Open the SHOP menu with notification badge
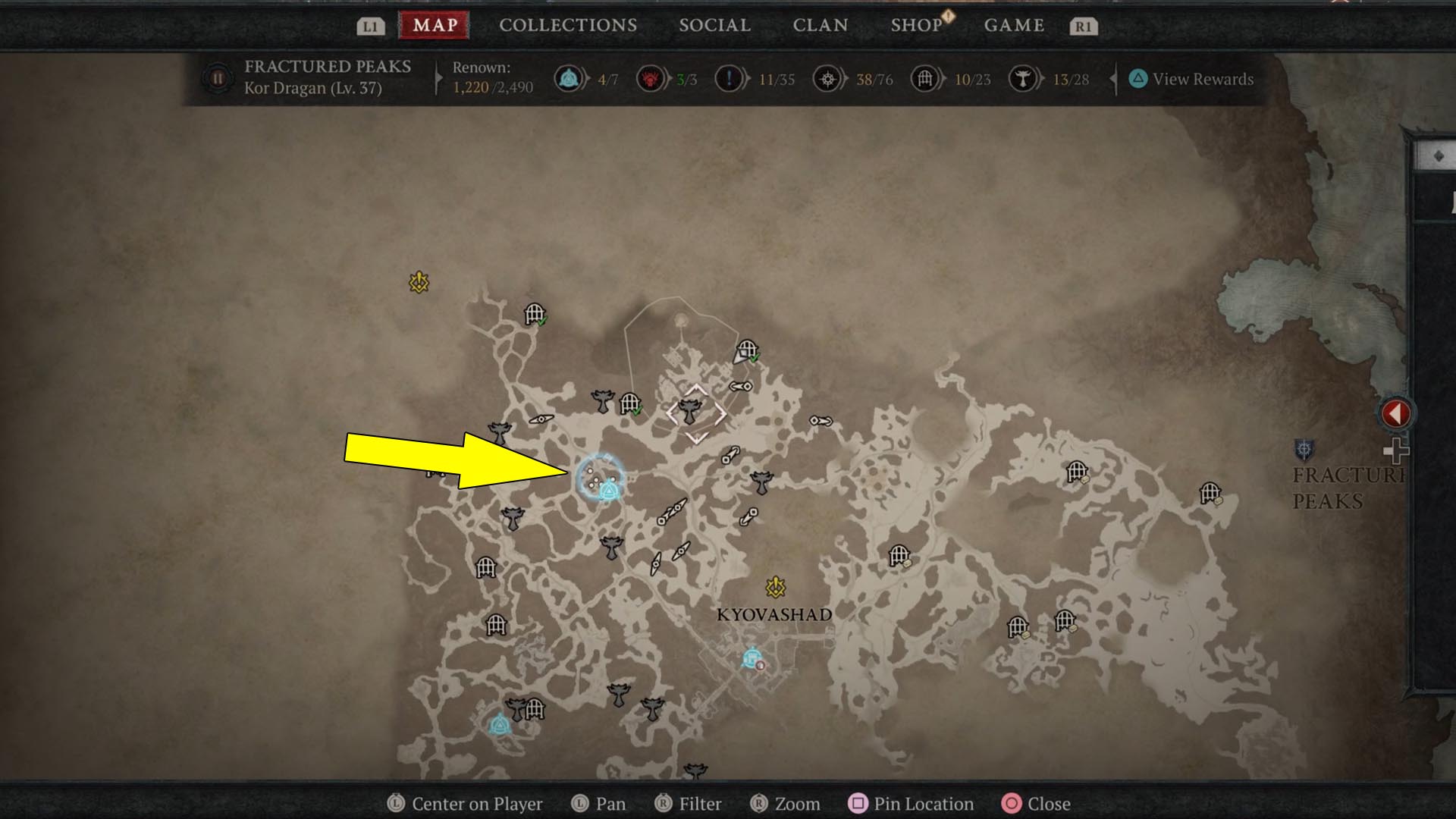Screen dimensions: 1456x819 (x=917, y=24)
